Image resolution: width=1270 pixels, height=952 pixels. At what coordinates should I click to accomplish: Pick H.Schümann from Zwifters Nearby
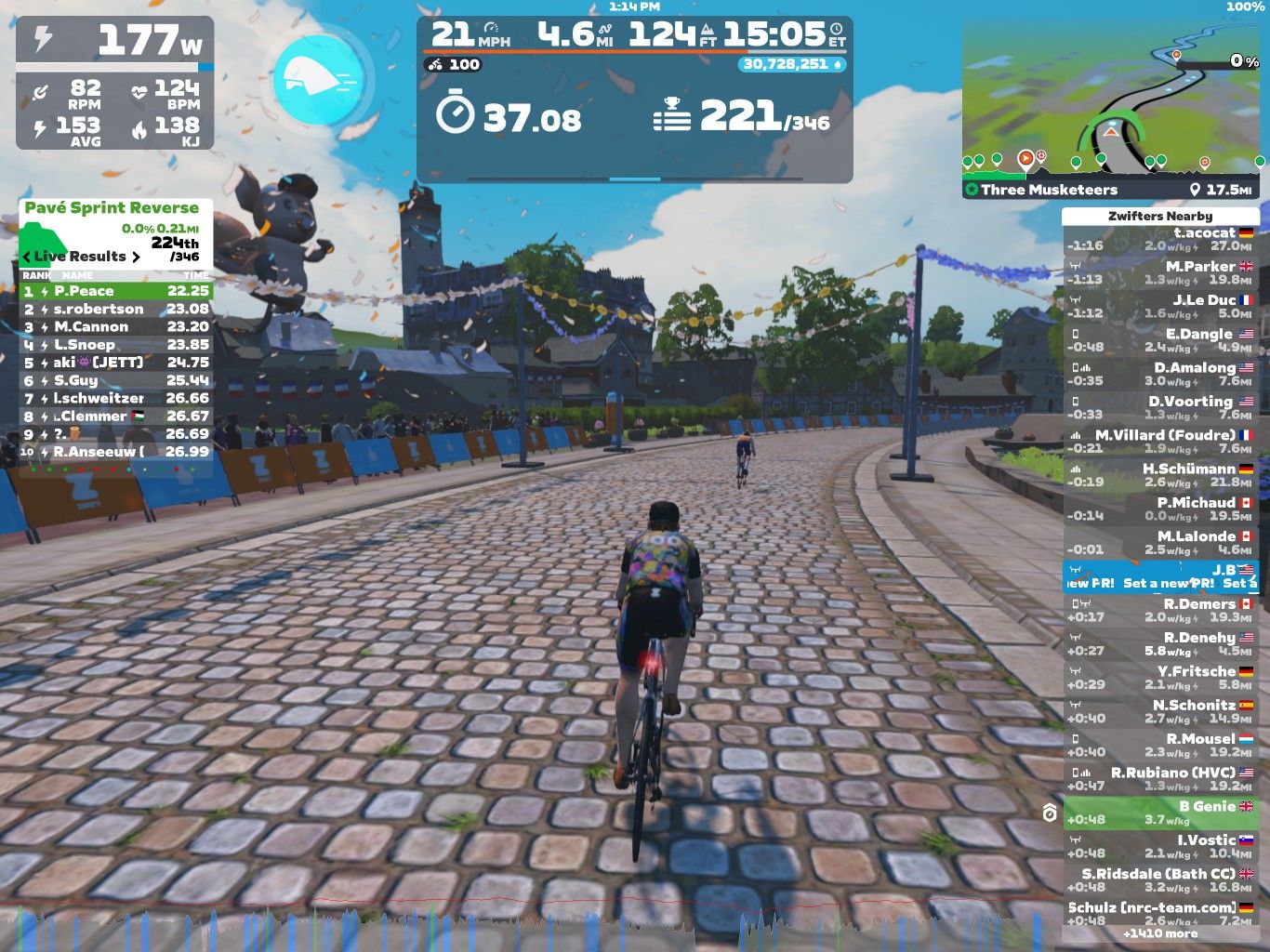[1160, 475]
